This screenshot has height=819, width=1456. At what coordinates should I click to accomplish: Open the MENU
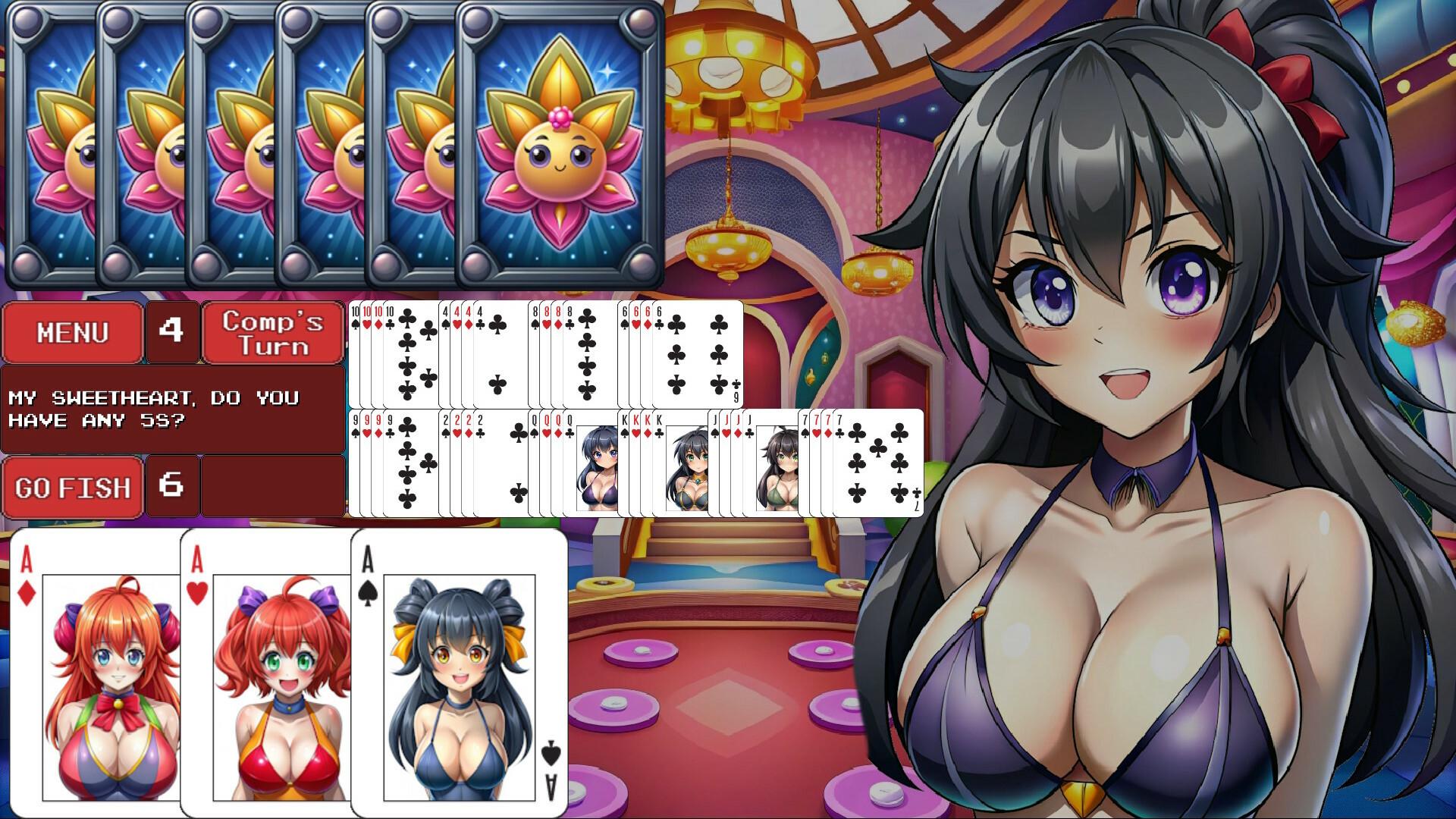tap(72, 331)
